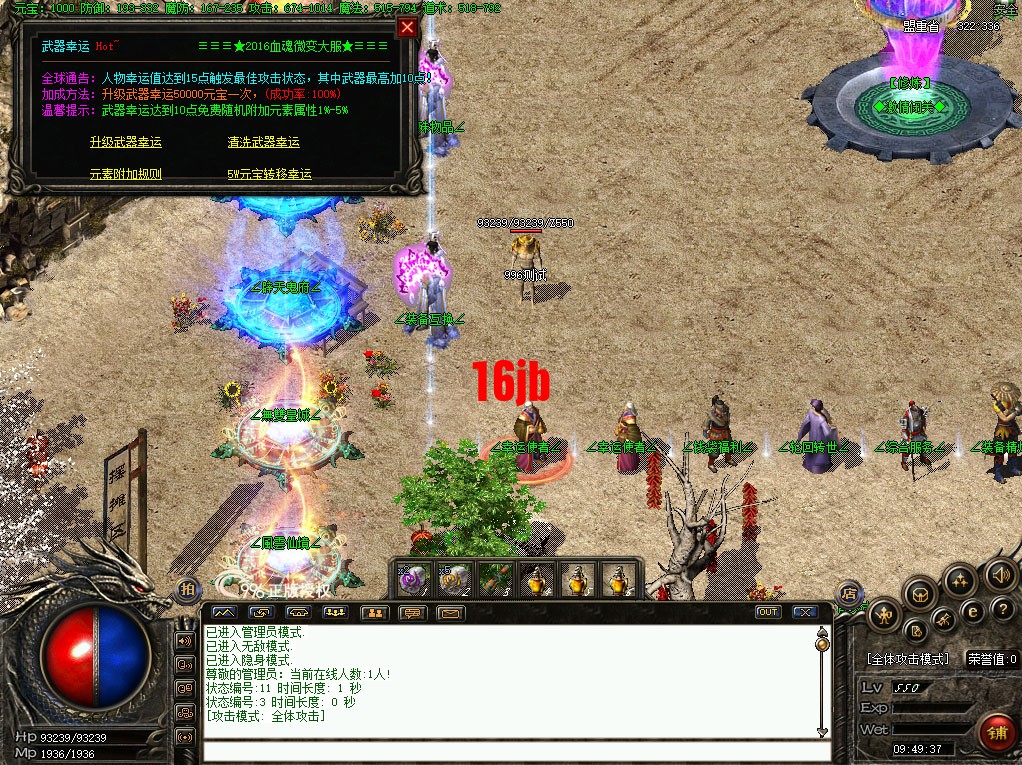This screenshot has height=765, width=1022.
Task: Open 元素附加规则 (element bonus rules)
Action: coord(125,174)
